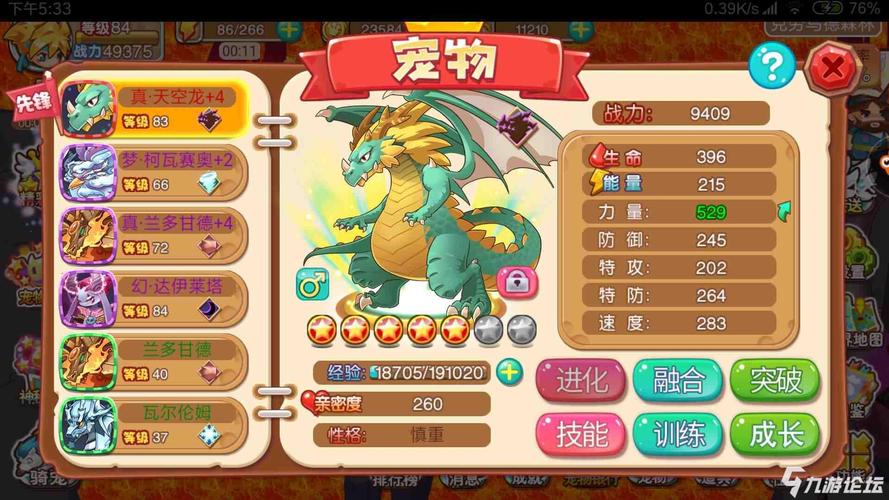
Task: Open the 技能 skills button
Action: point(581,434)
